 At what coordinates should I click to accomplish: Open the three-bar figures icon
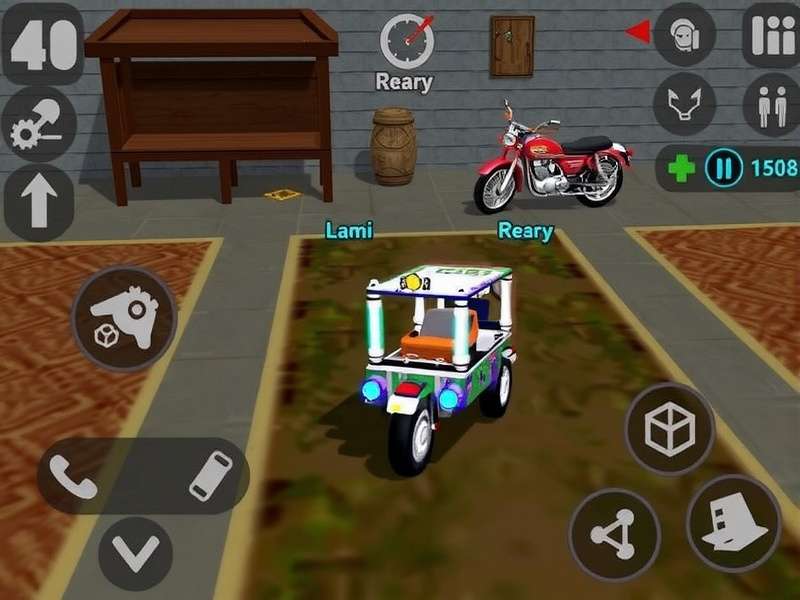tap(771, 36)
